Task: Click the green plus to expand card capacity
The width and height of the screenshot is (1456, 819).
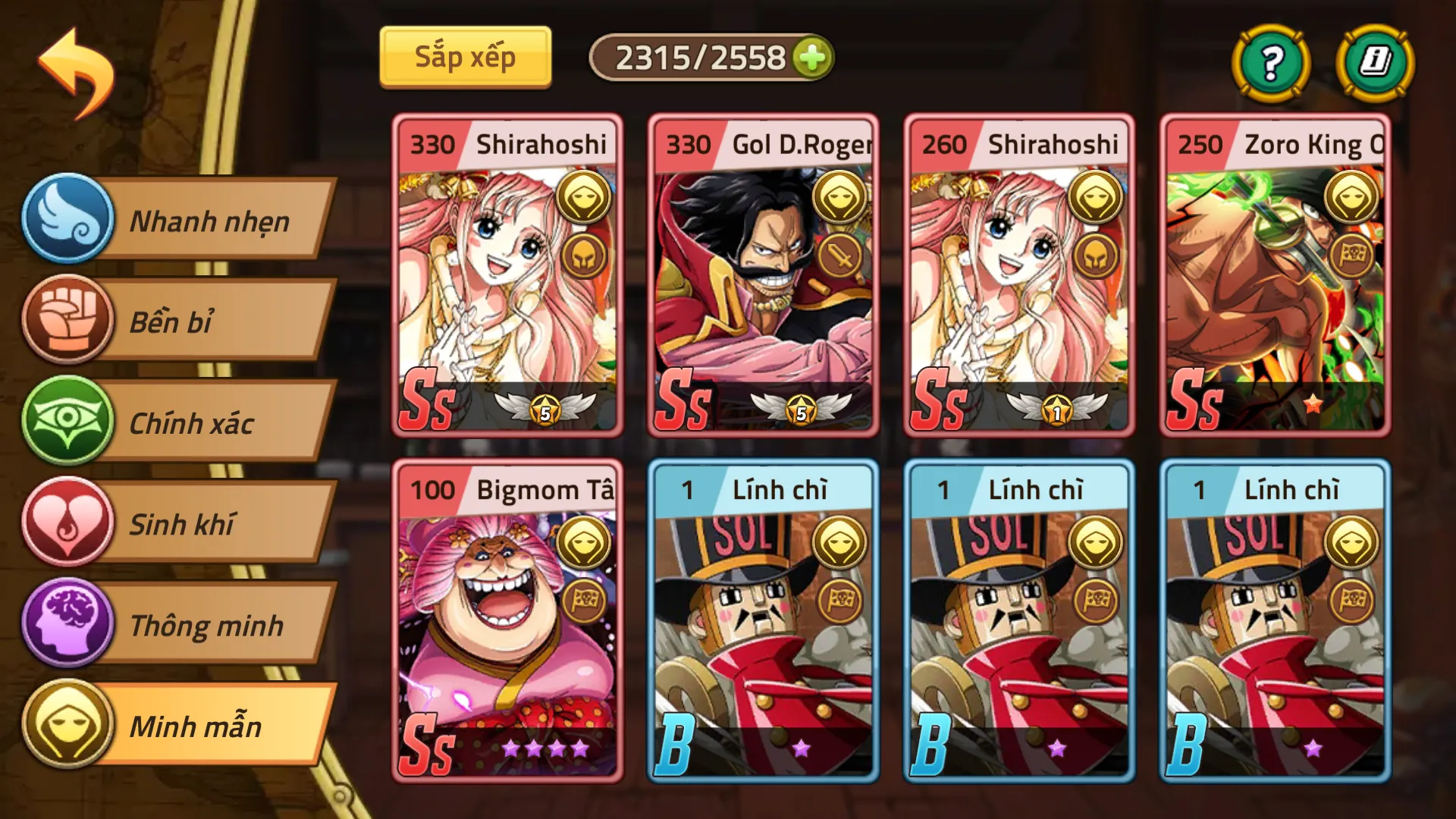Action: (x=812, y=57)
